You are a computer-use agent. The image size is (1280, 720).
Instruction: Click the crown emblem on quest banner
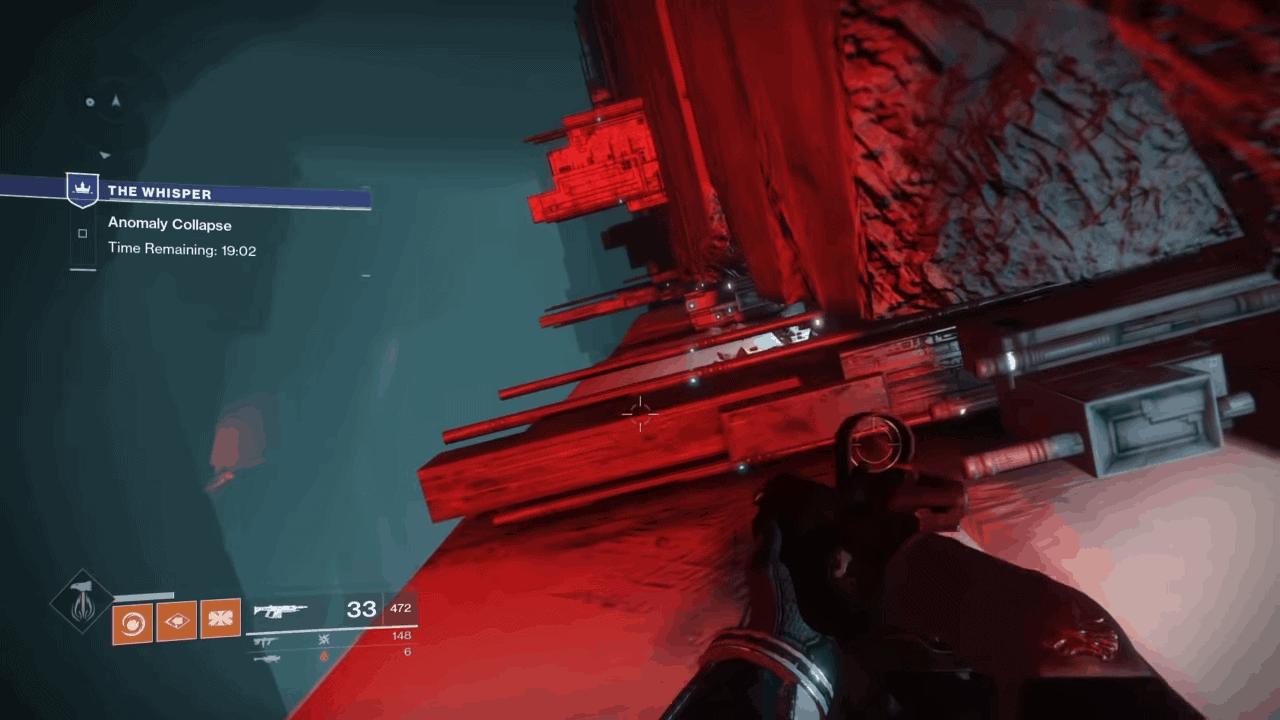pyautogui.click(x=82, y=188)
